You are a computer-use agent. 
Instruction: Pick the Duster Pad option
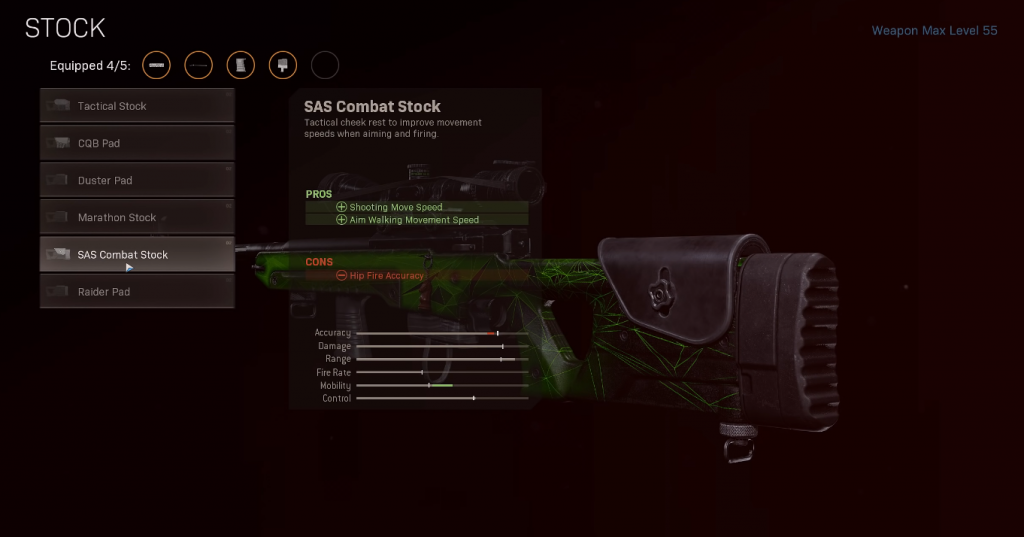point(137,180)
